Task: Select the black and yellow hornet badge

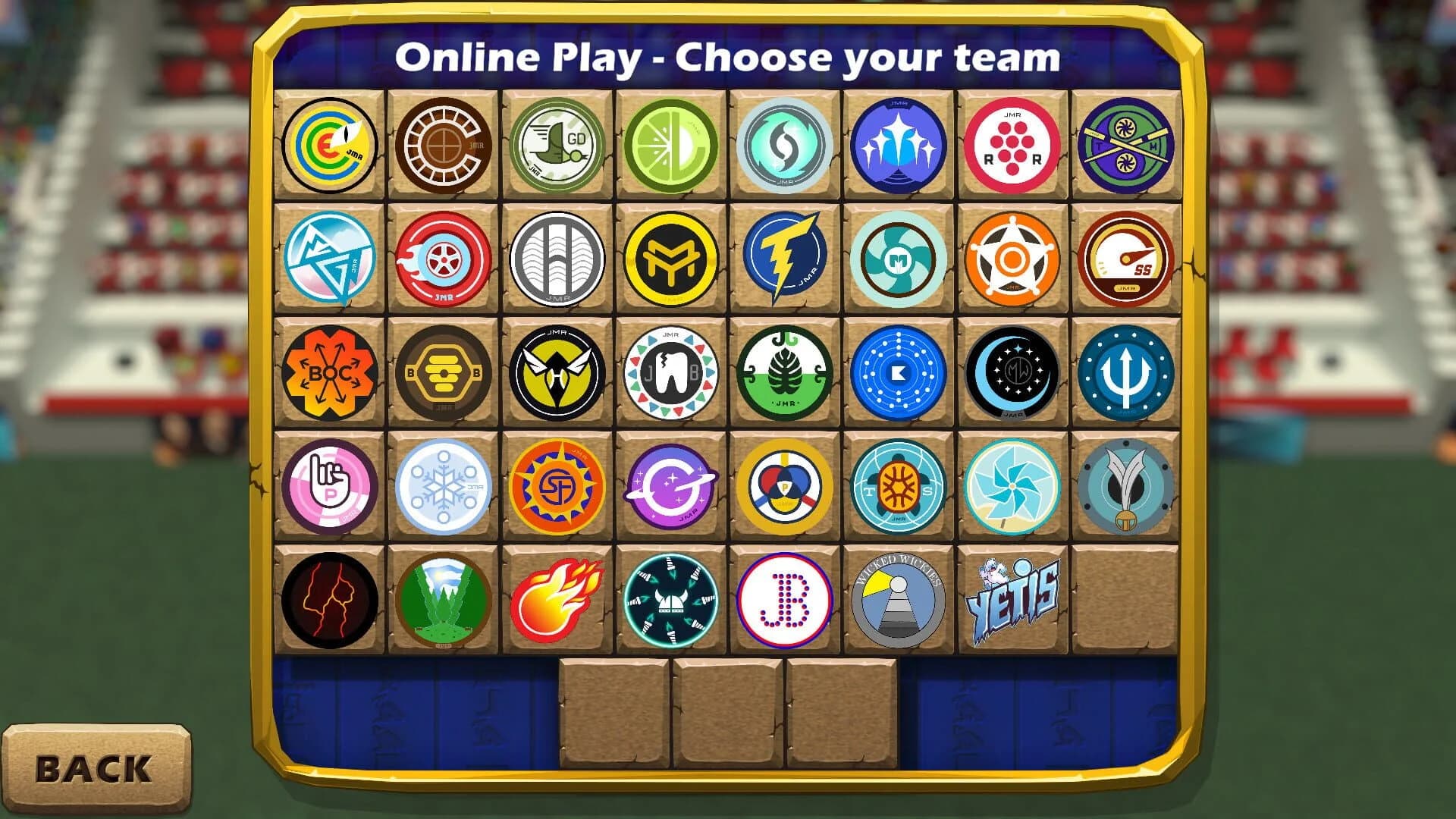Action: pos(557,373)
